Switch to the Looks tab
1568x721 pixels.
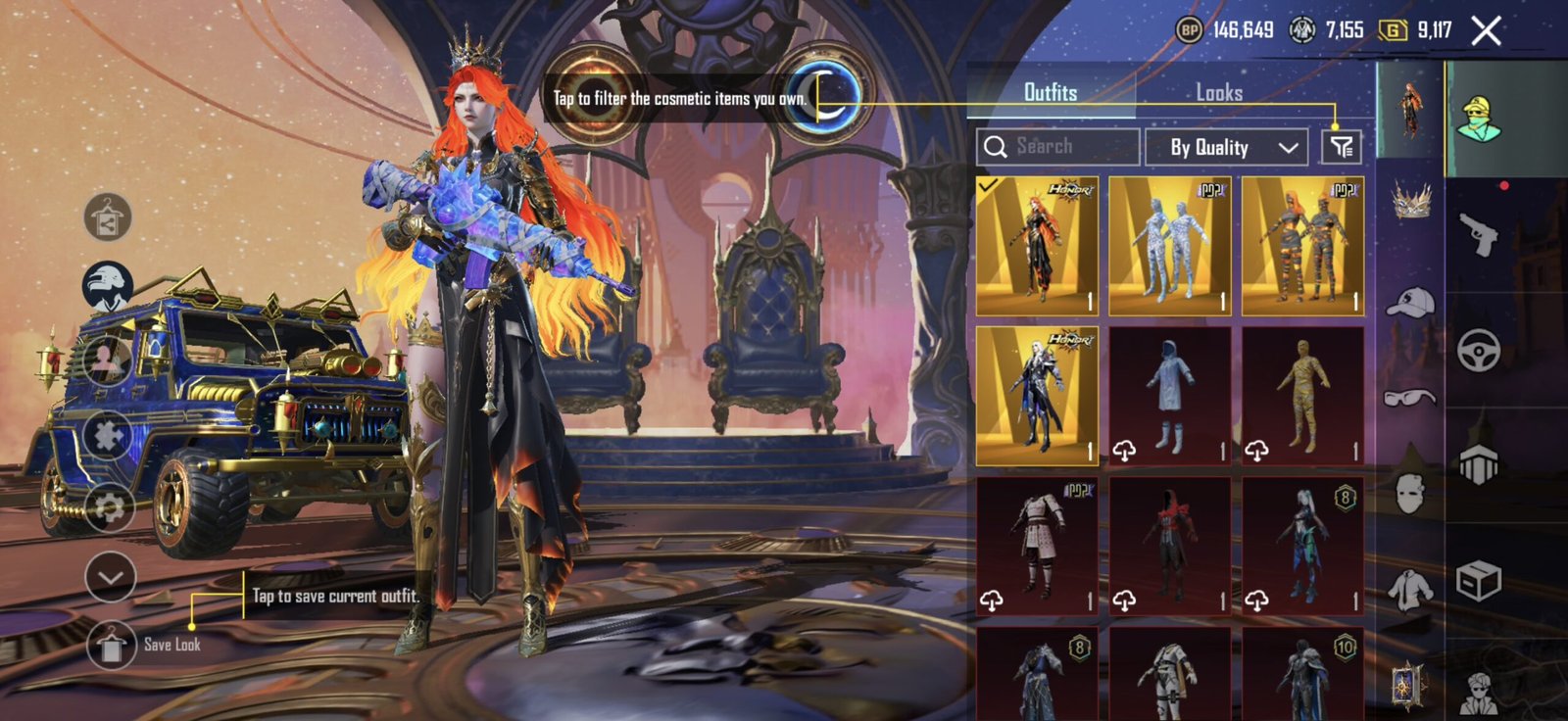(1218, 93)
